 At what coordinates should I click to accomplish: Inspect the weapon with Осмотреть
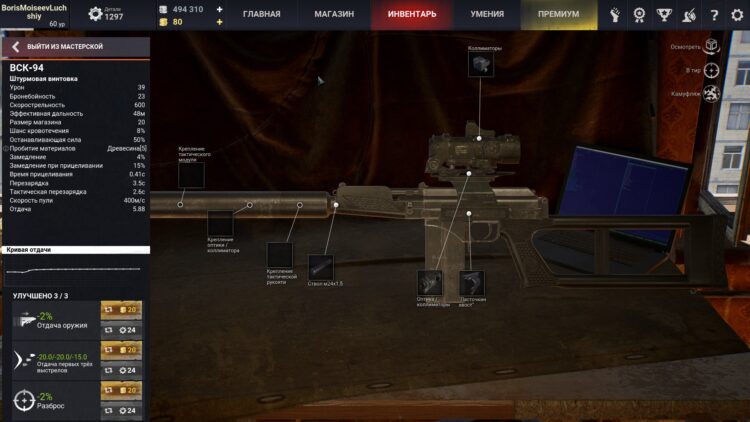click(x=711, y=46)
